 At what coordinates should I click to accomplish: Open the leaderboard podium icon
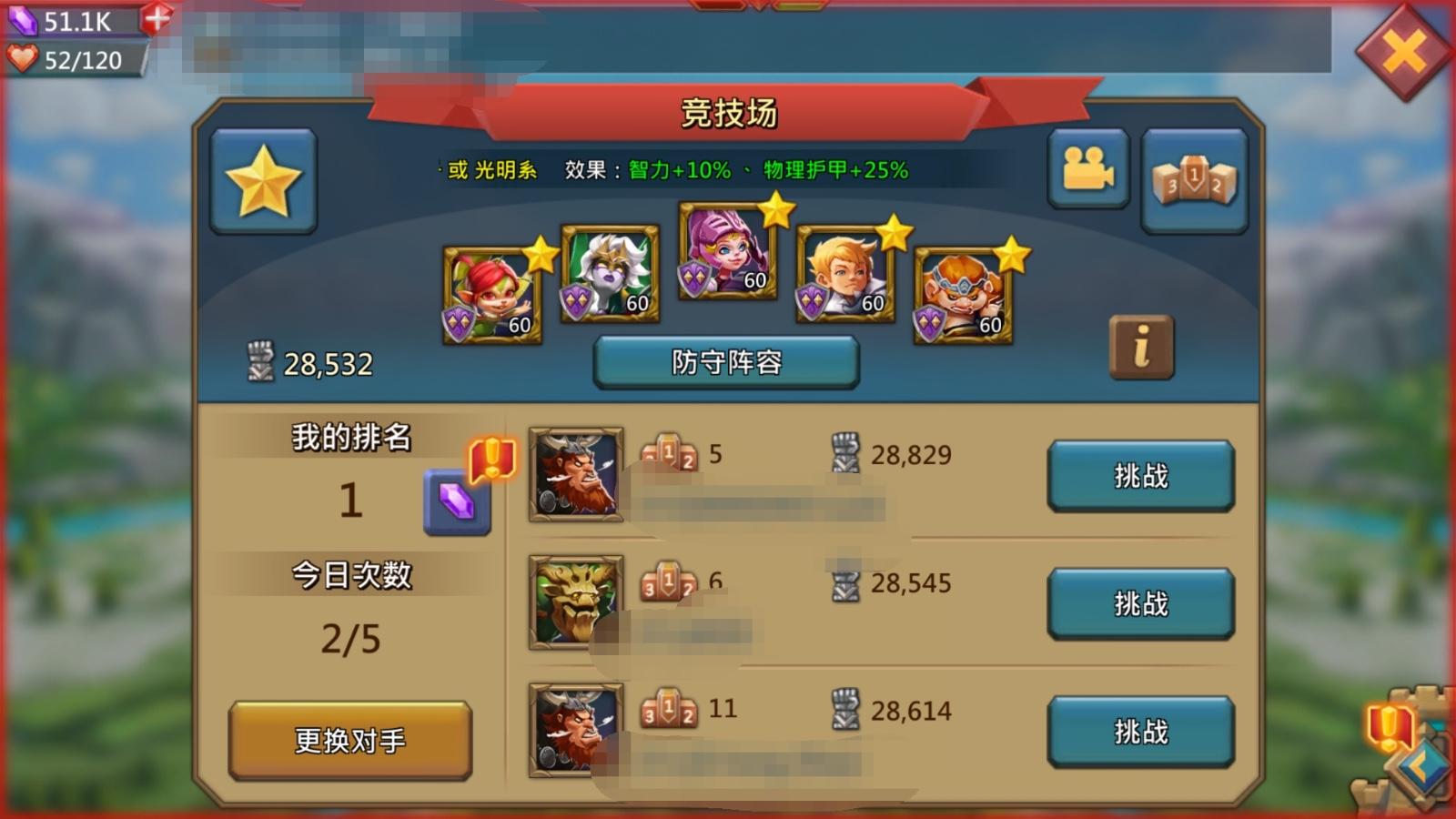coord(1195,171)
